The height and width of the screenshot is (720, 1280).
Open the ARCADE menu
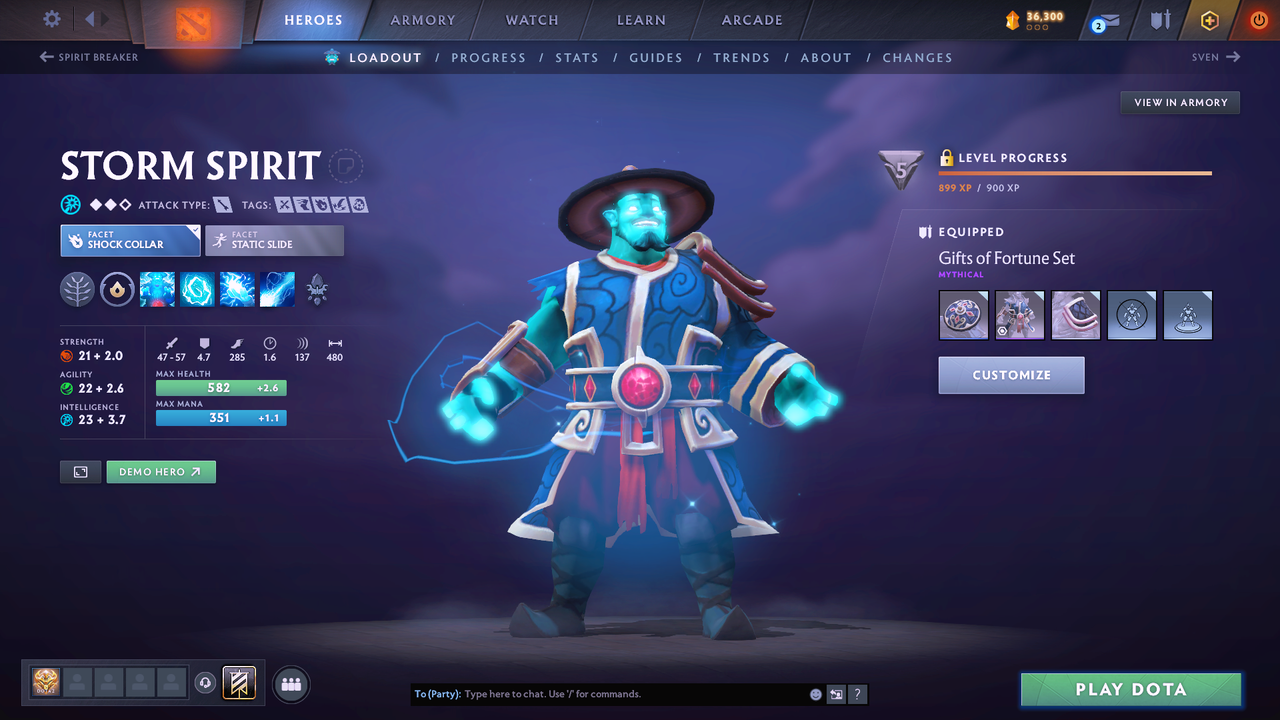(751, 20)
